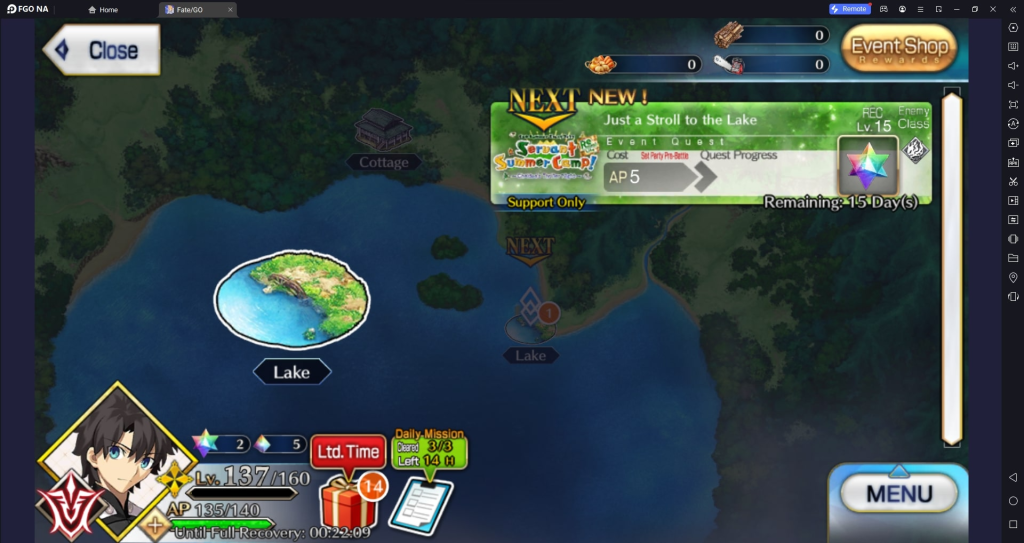Open the main MENU
Image resolution: width=1024 pixels, height=543 pixels.
(x=898, y=493)
